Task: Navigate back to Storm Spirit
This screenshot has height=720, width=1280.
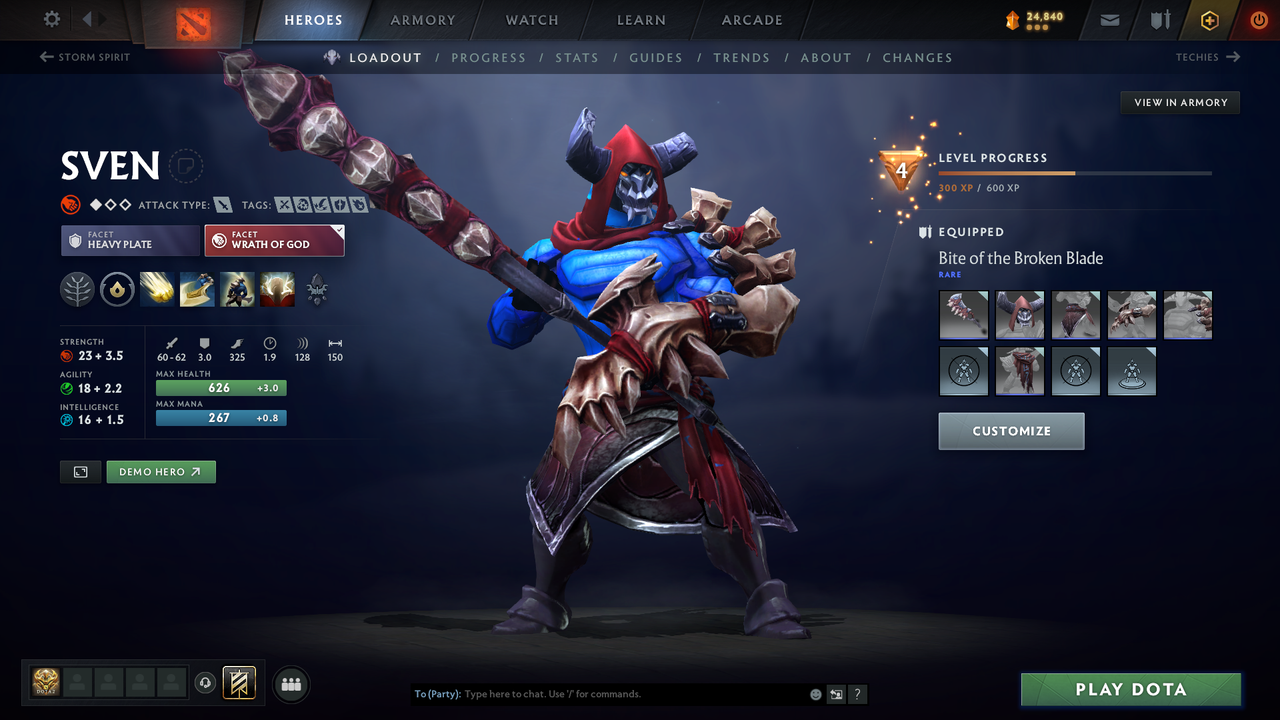Action: [85, 57]
